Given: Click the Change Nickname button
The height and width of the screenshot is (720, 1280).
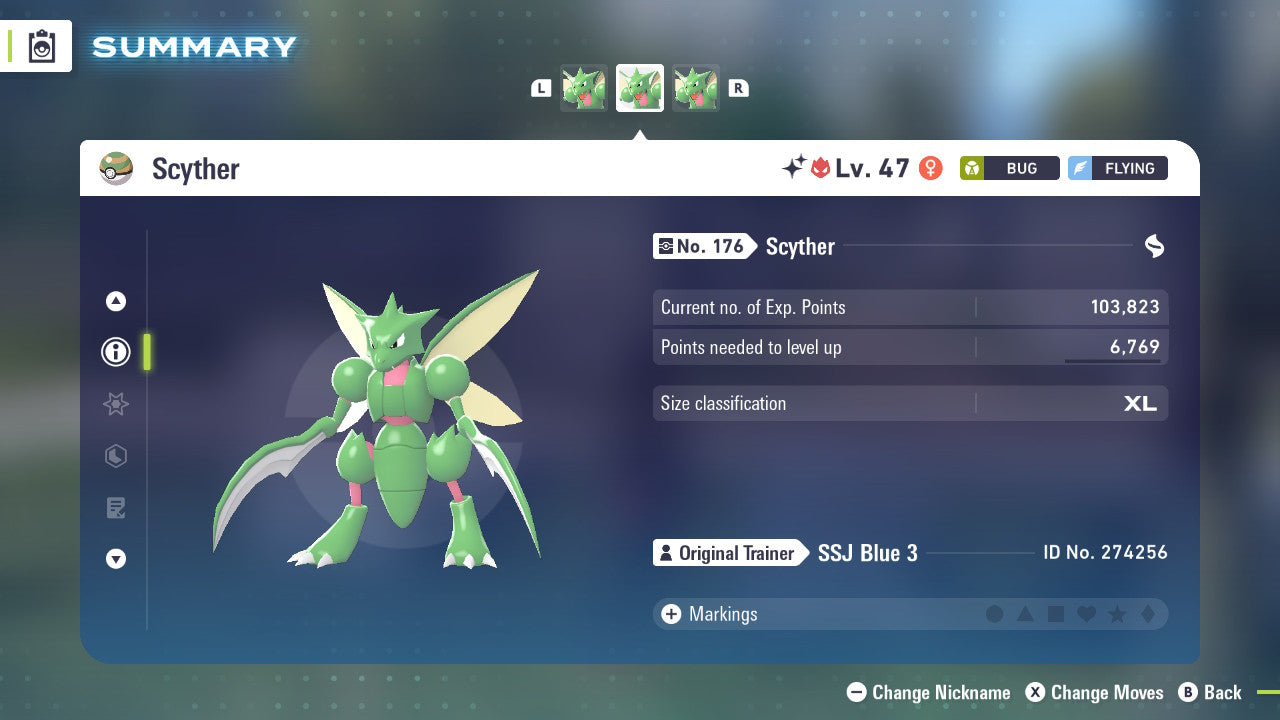Looking at the screenshot, I should pyautogui.click(x=928, y=692).
